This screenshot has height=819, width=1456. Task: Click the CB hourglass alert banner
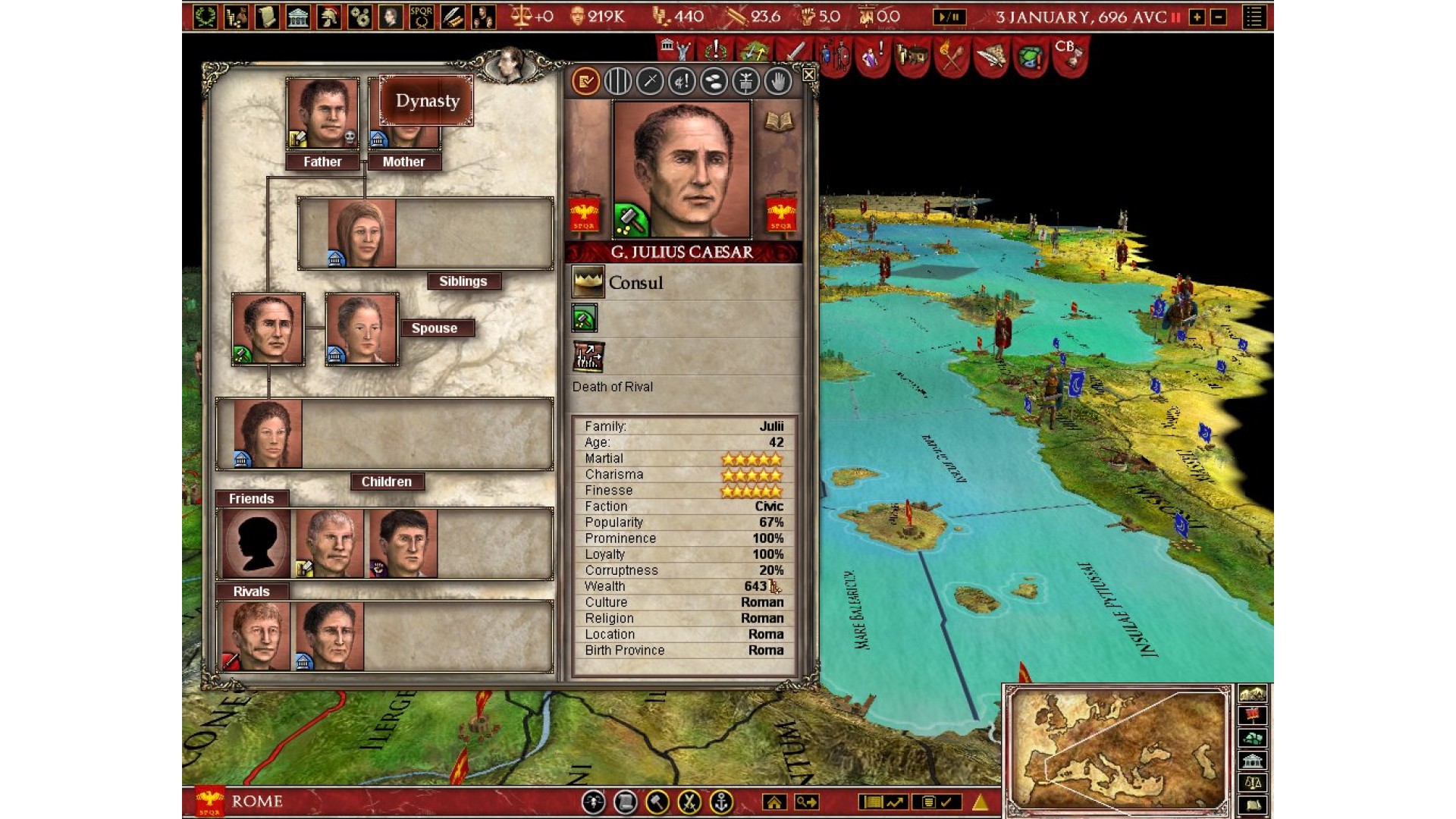[1068, 55]
